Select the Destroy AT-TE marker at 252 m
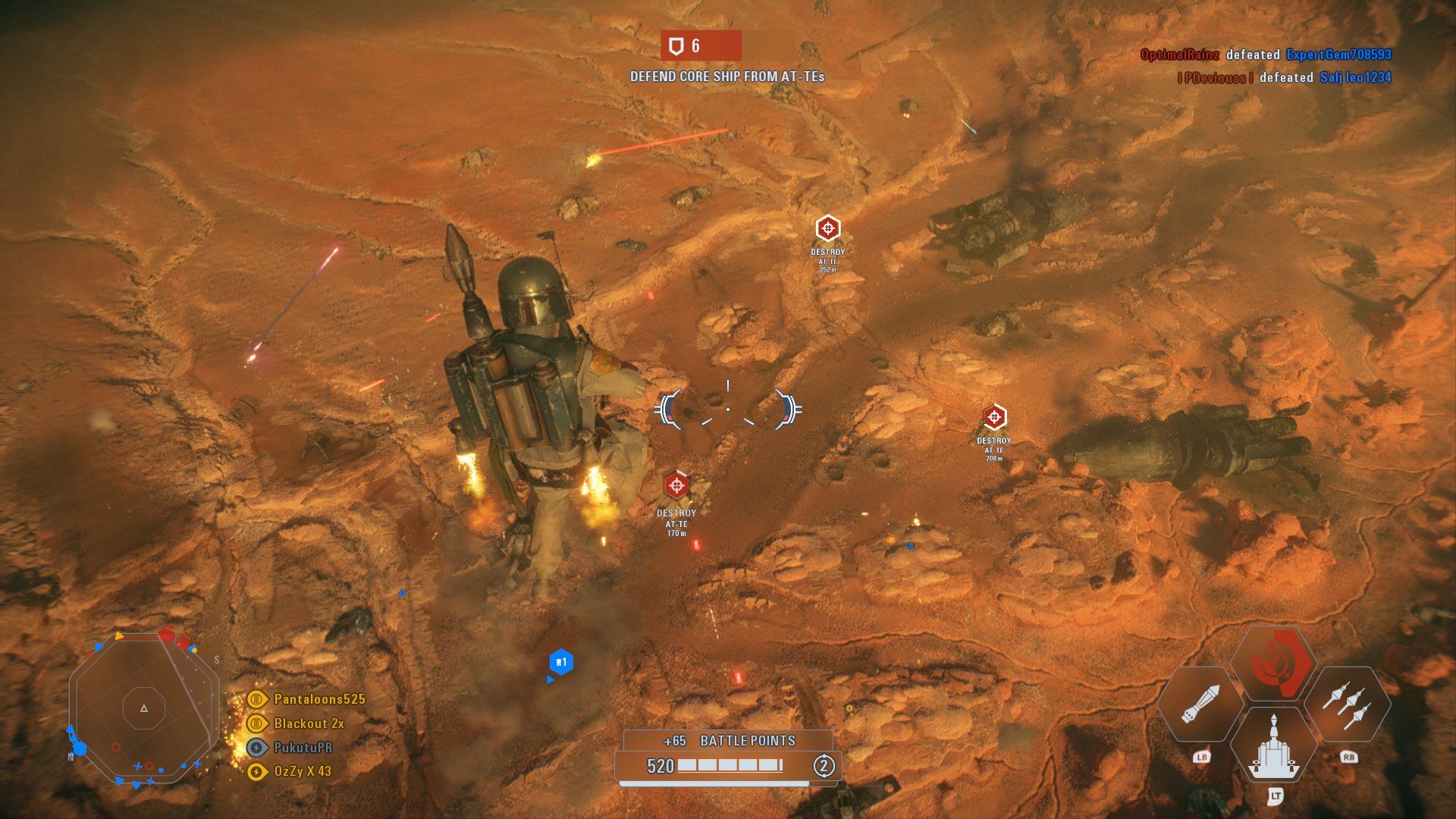This screenshot has width=1456, height=819. (x=827, y=228)
